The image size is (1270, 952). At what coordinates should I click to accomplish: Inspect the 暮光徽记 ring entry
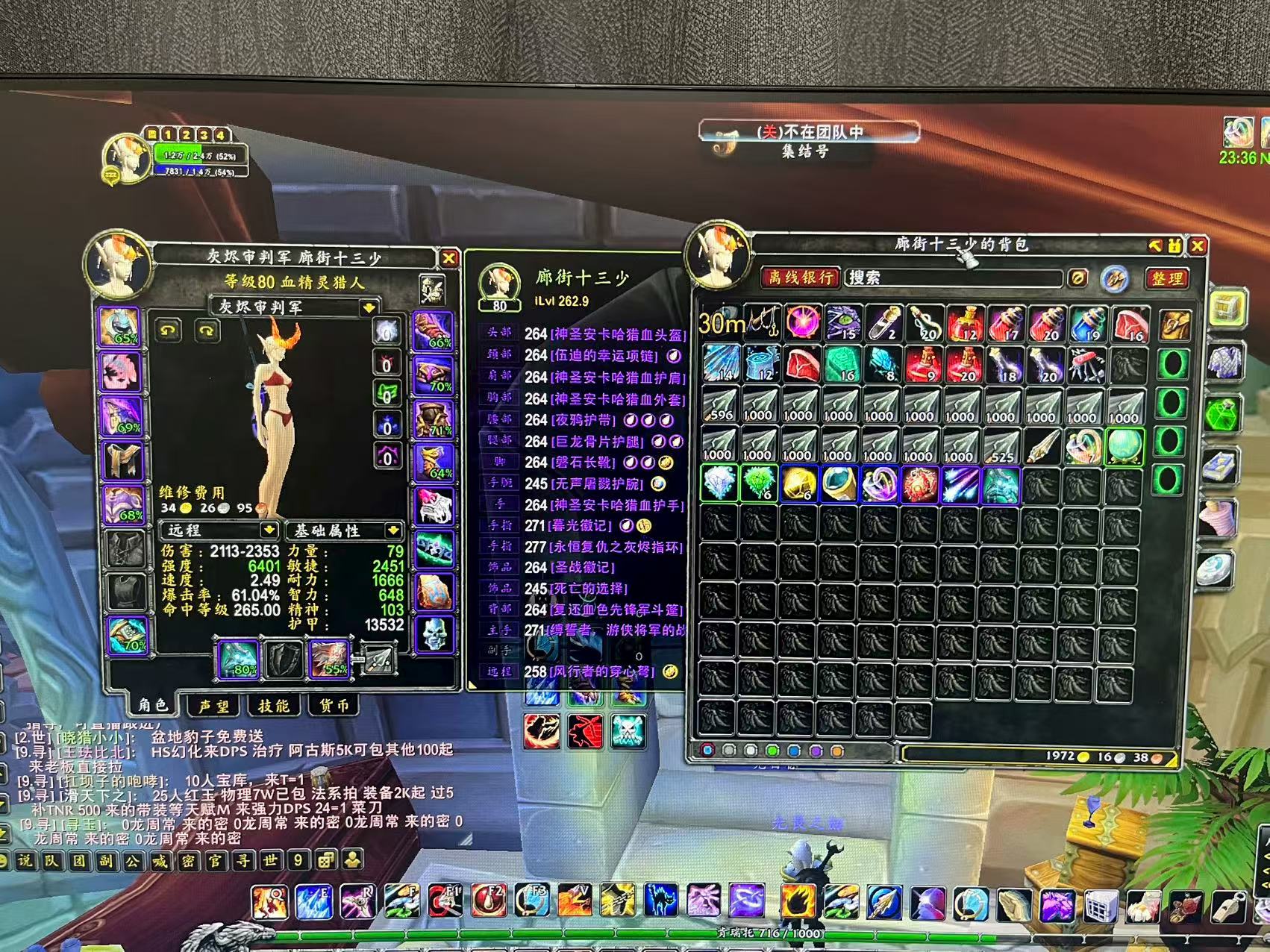pos(581,526)
